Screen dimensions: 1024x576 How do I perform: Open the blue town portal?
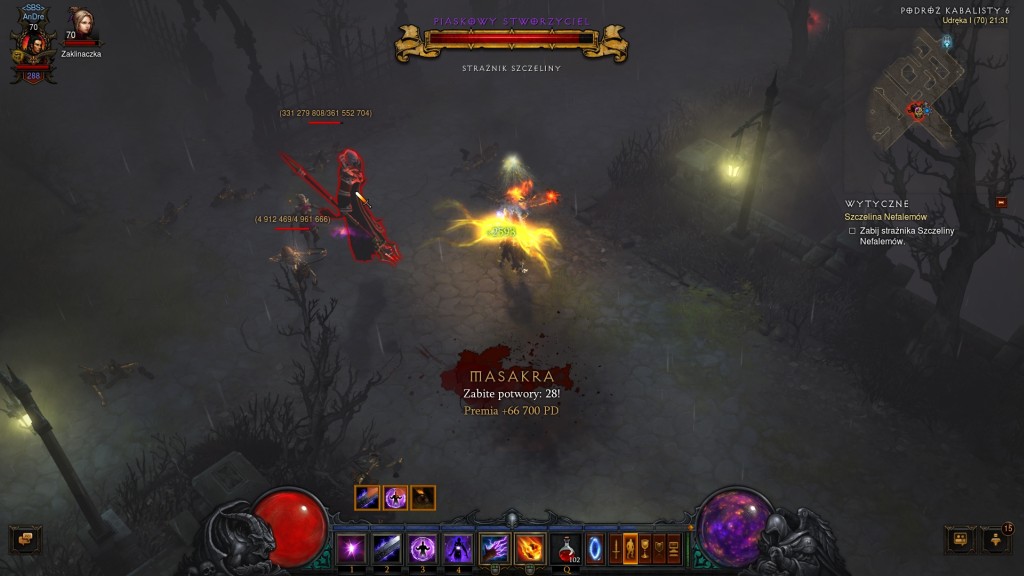click(x=595, y=548)
